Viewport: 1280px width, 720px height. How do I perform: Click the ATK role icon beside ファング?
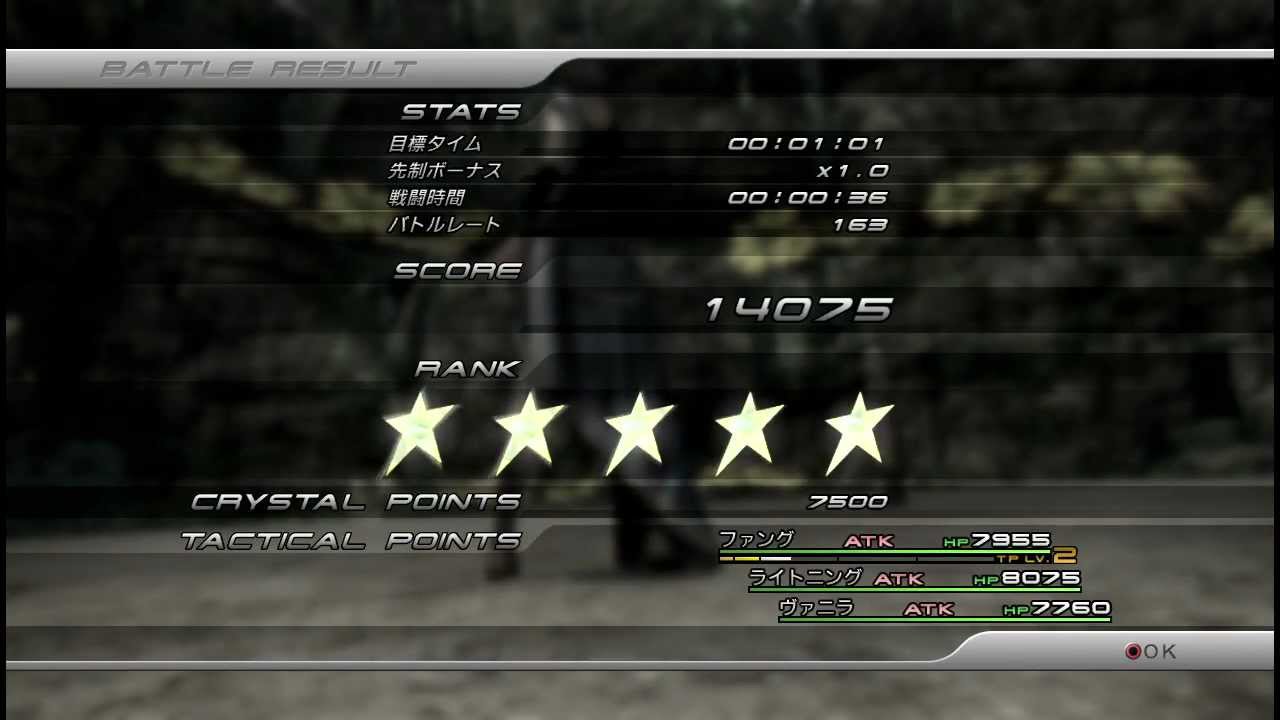(x=869, y=541)
